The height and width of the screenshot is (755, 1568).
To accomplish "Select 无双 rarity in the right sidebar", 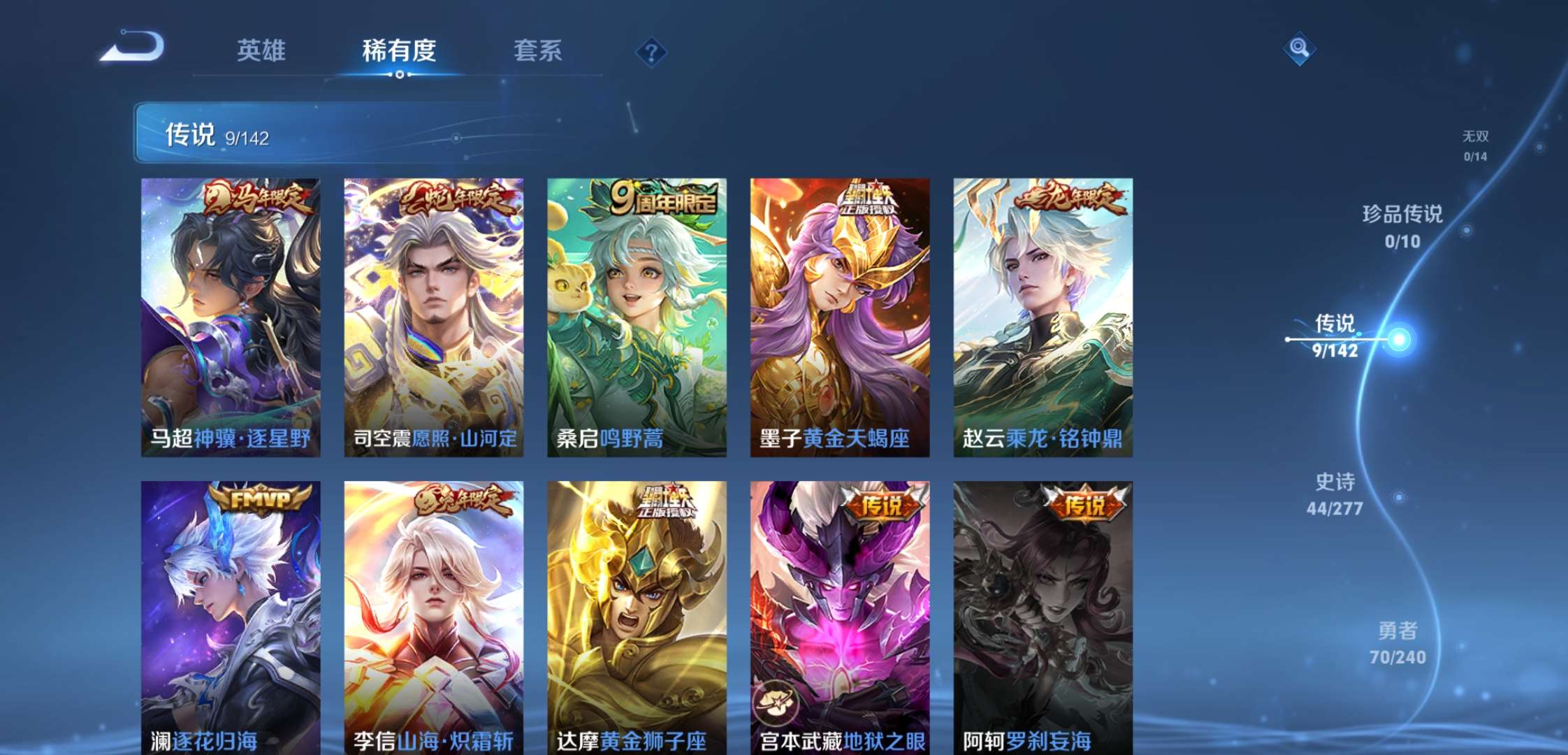I will pyautogui.click(x=1476, y=144).
